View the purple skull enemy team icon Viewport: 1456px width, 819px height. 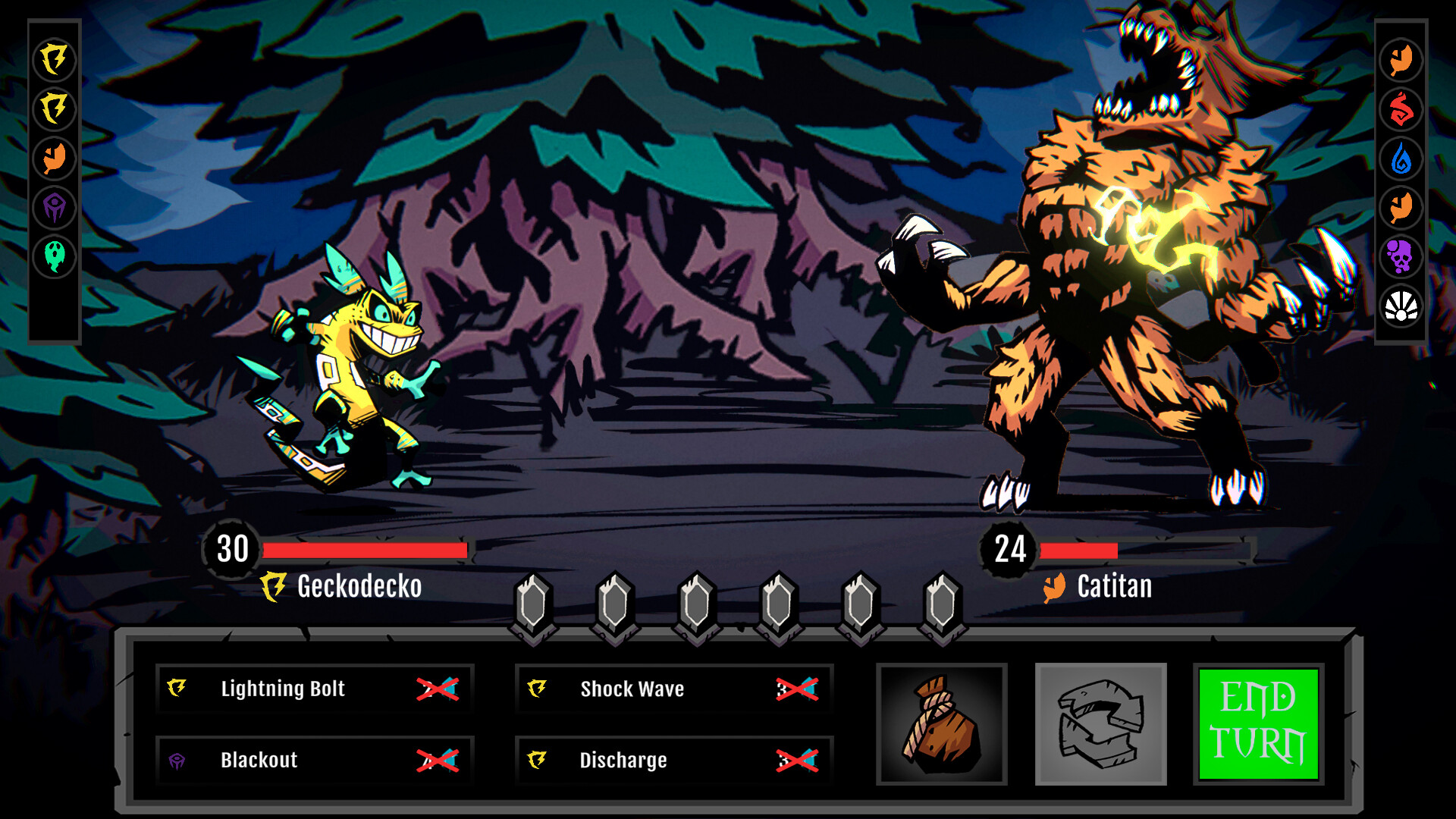point(1401,256)
